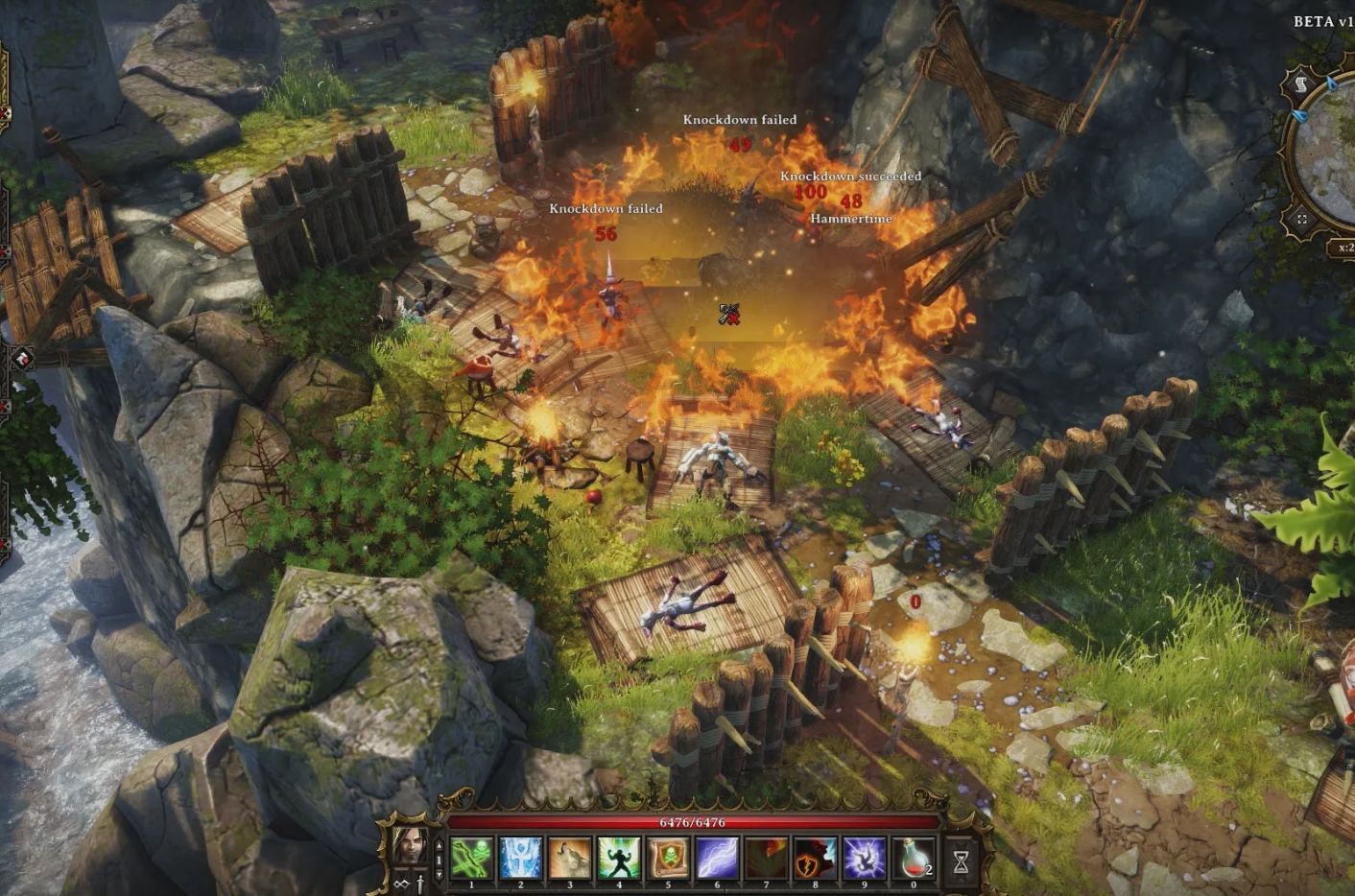This screenshot has height=896, width=1355.
Task: Cast the lightning bolt skill in slot 6
Action: [x=717, y=858]
